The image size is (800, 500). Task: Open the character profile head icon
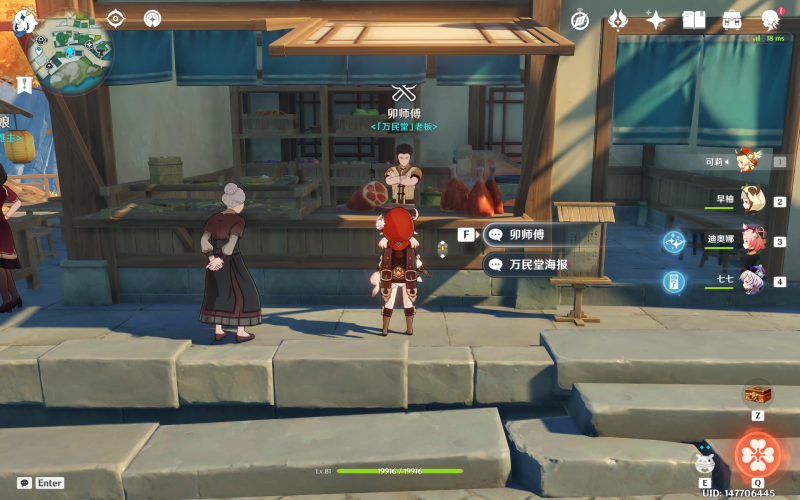[770, 19]
